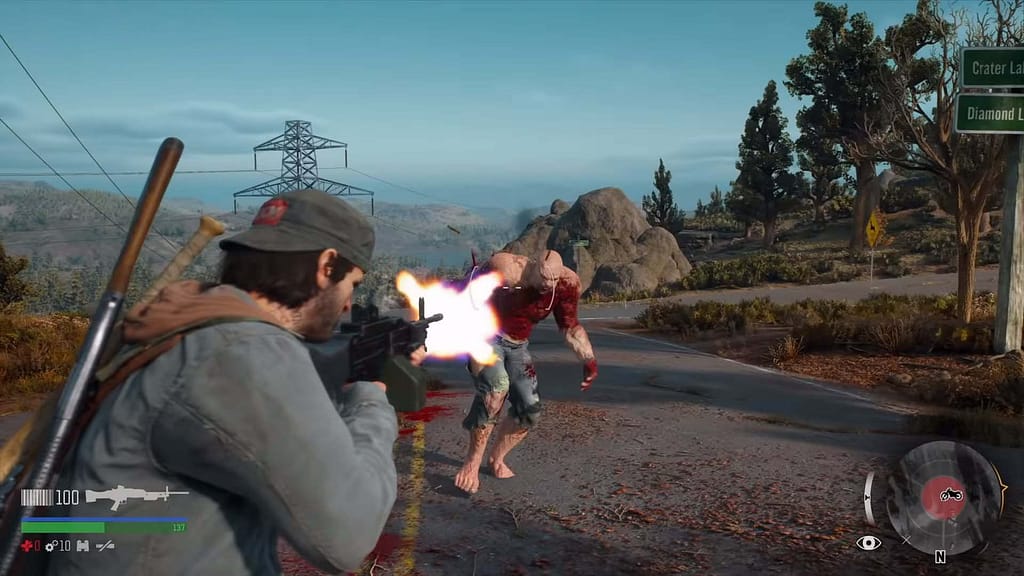Select the motorcycle marker on the minimap
1024x576 pixels.
[949, 494]
